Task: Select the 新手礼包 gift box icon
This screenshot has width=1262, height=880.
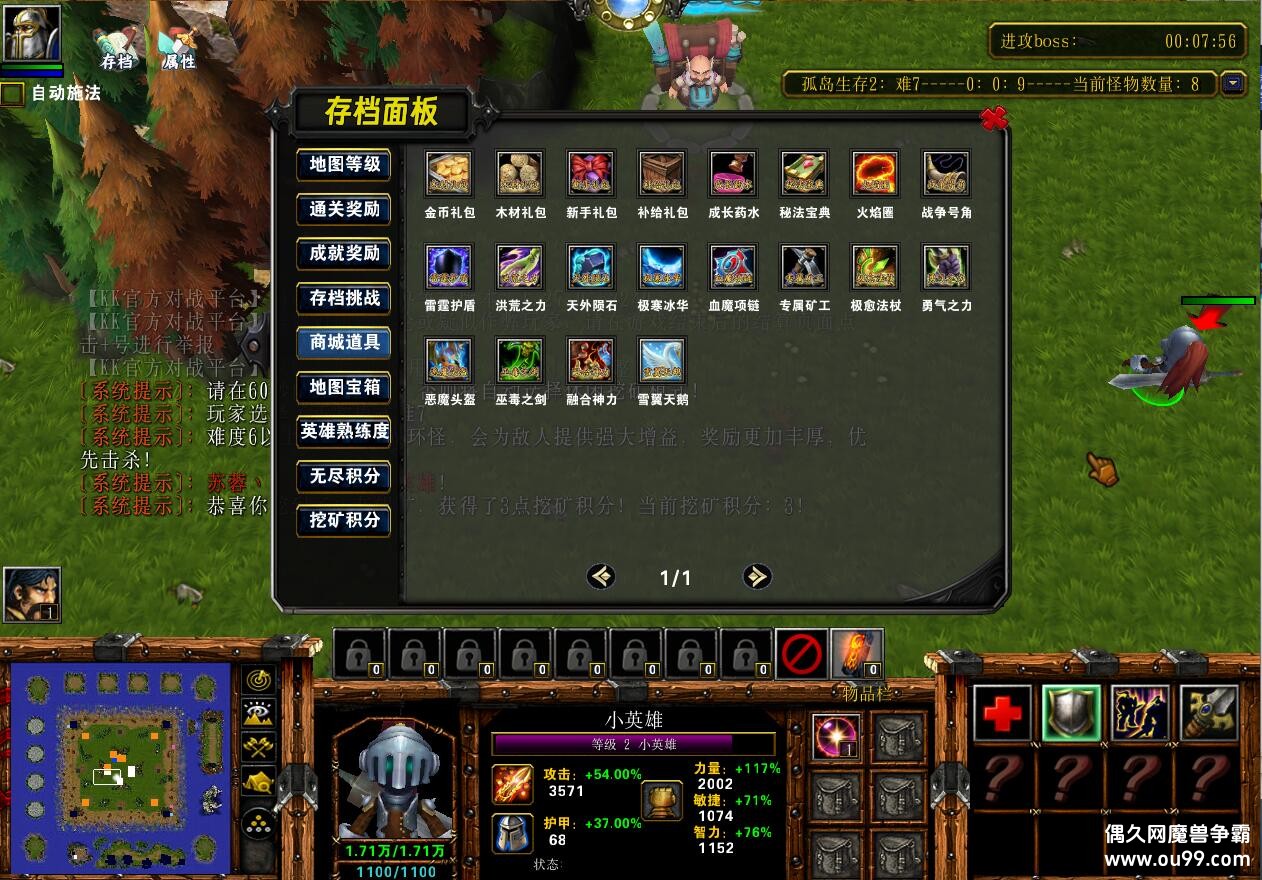Action: coord(591,174)
